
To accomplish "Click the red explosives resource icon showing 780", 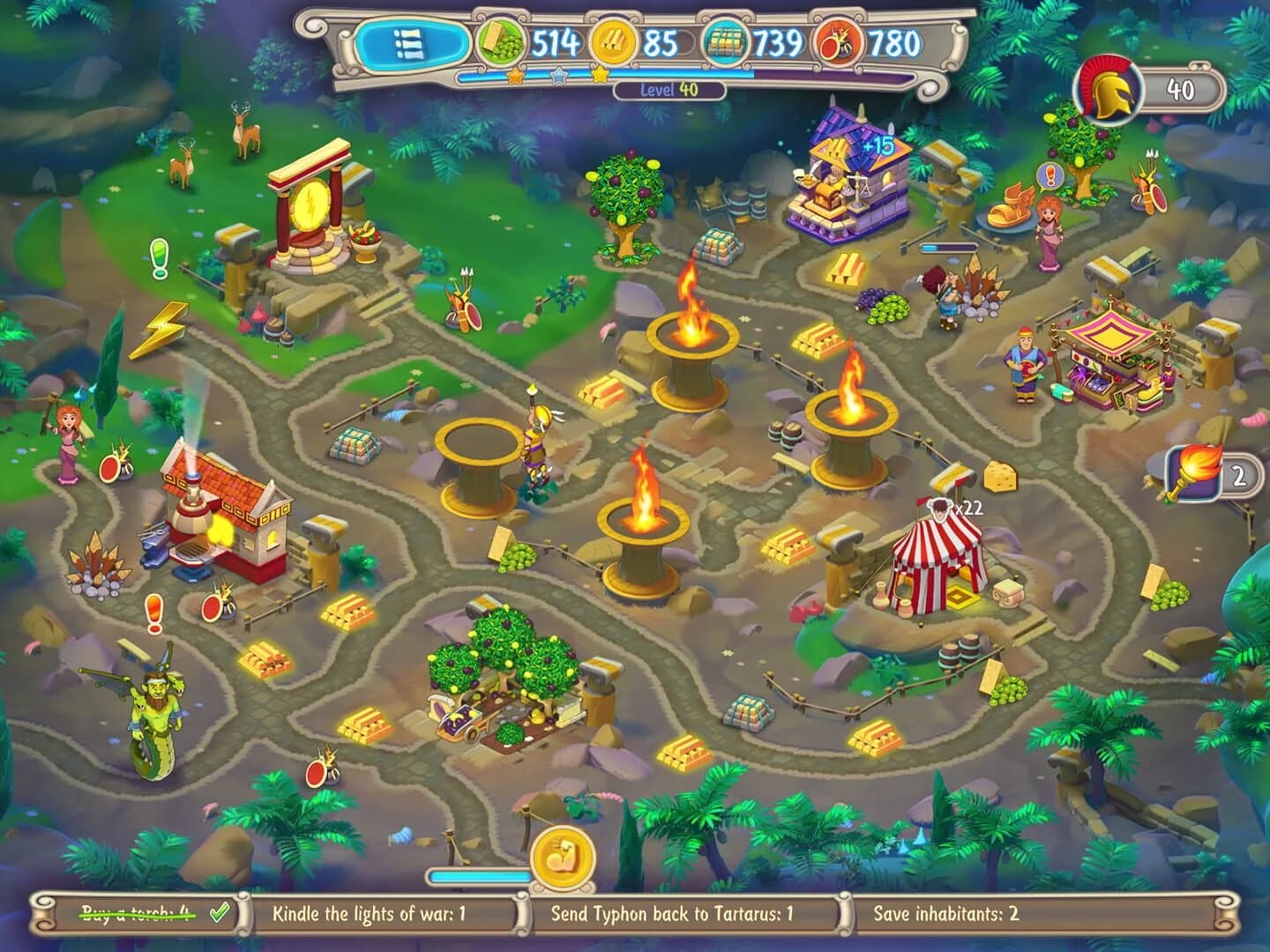I will pos(836,40).
